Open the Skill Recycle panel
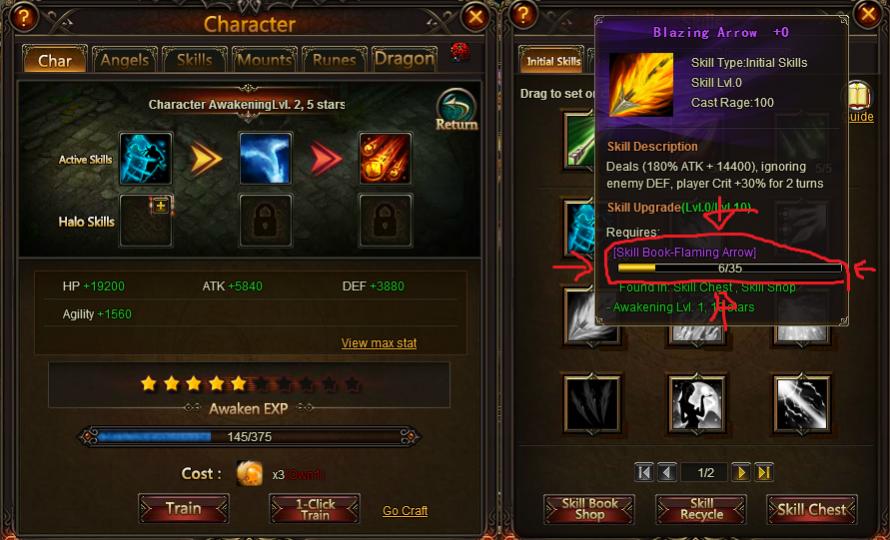The height and width of the screenshot is (540, 890). (x=701, y=509)
